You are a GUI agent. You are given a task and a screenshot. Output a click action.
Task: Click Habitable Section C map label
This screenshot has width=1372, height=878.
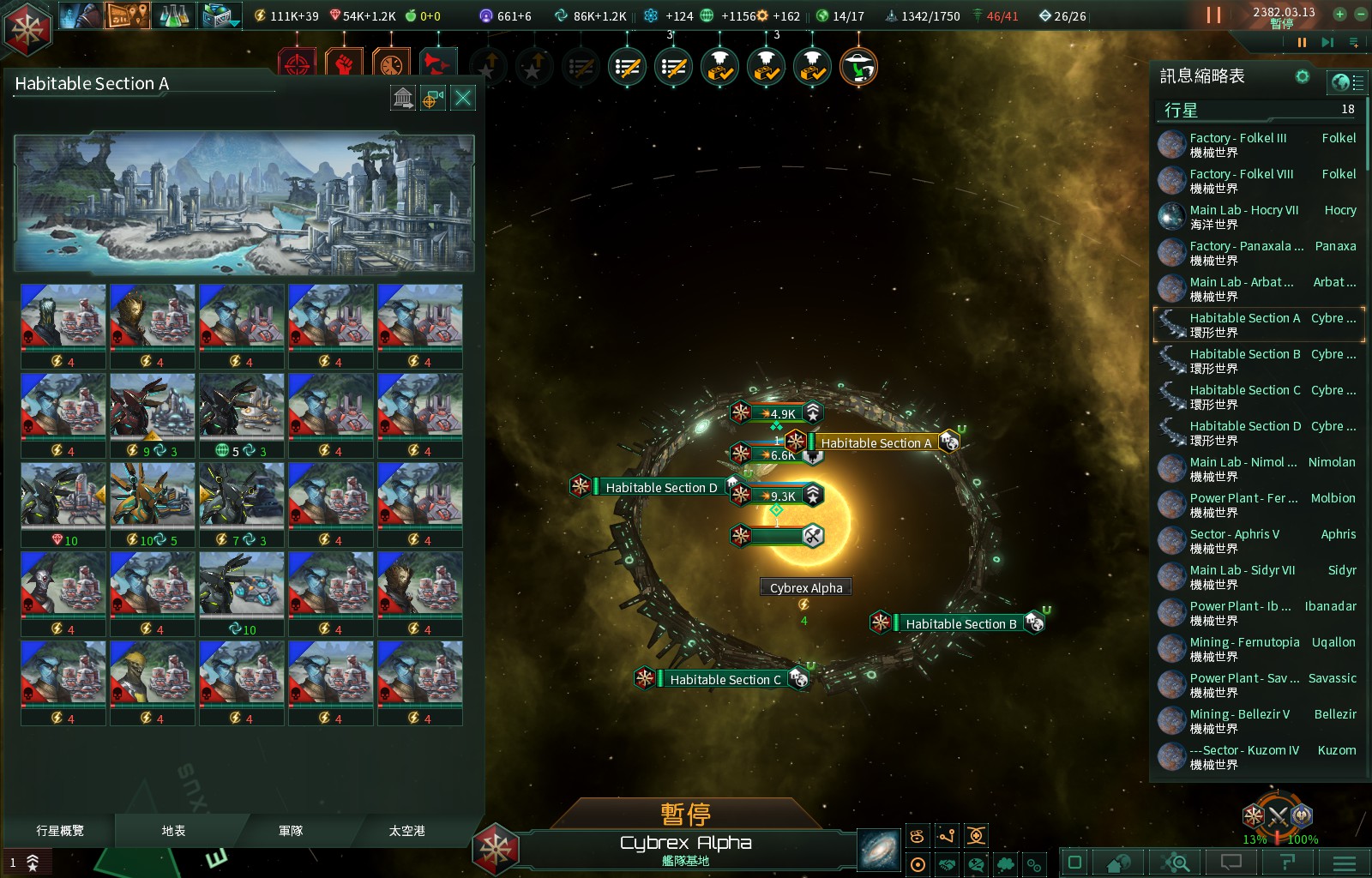tap(725, 679)
